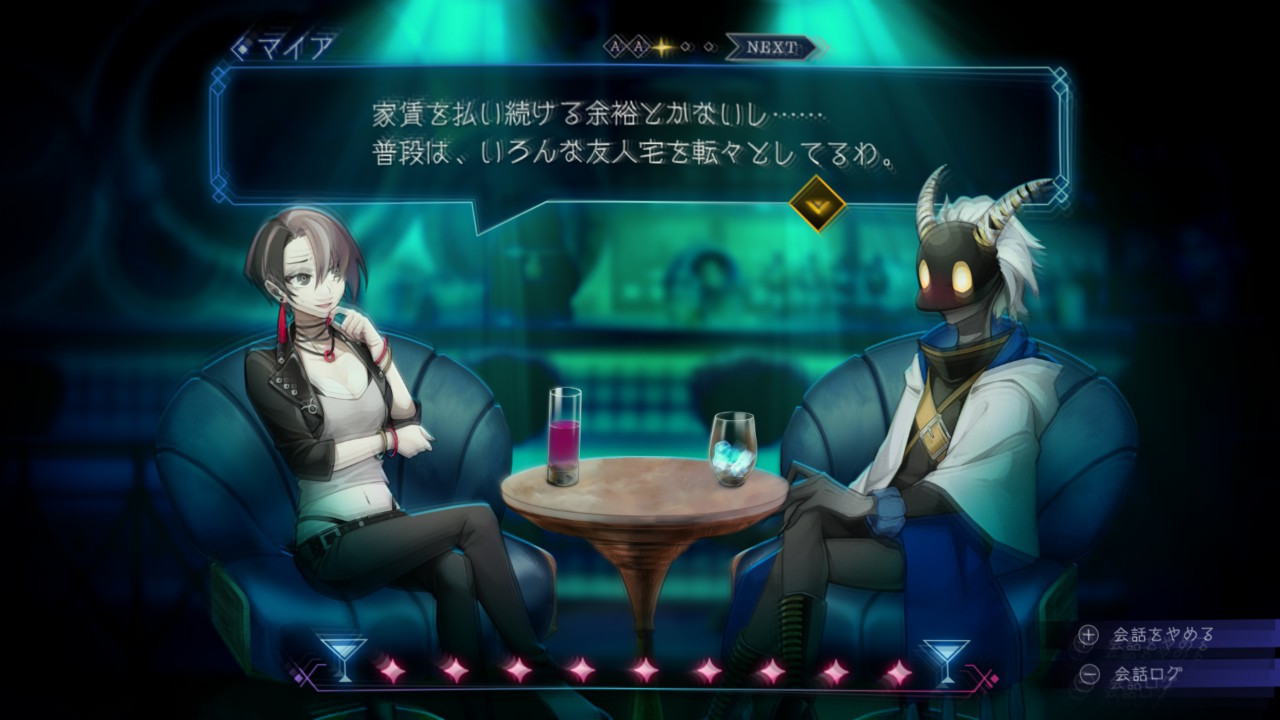The width and height of the screenshot is (1280, 720).
Task: Click the gold dialogue advance arrow
Action: tap(817, 204)
